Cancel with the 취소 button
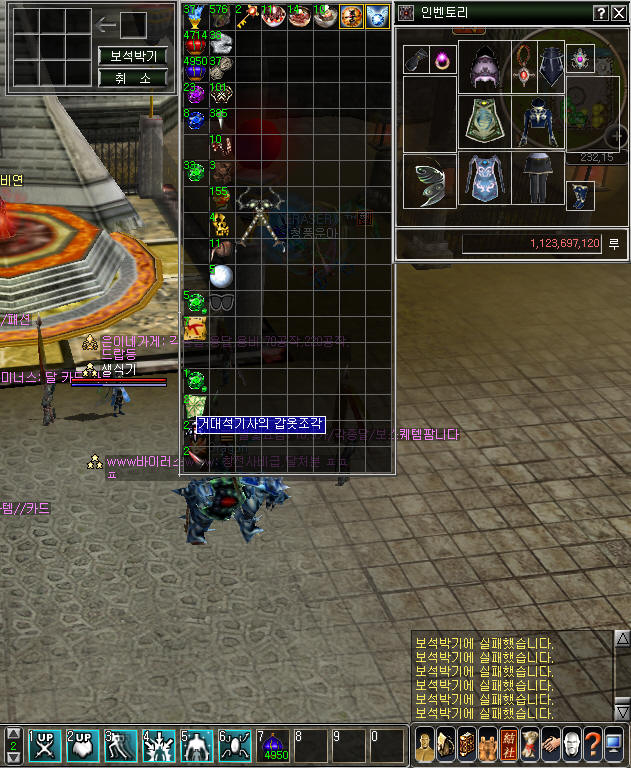Viewport: 631px width, 768px height. [x=132, y=77]
